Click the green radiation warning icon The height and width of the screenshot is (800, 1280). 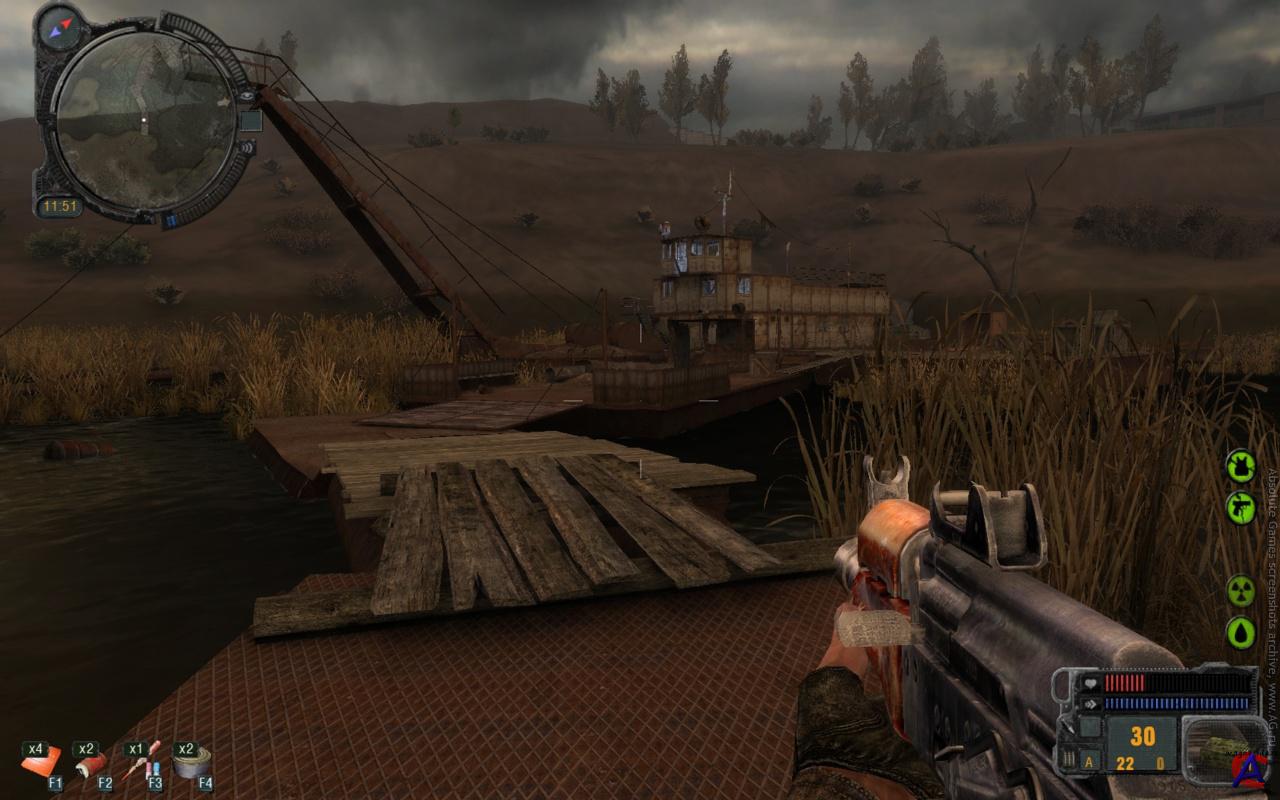pos(1240,590)
